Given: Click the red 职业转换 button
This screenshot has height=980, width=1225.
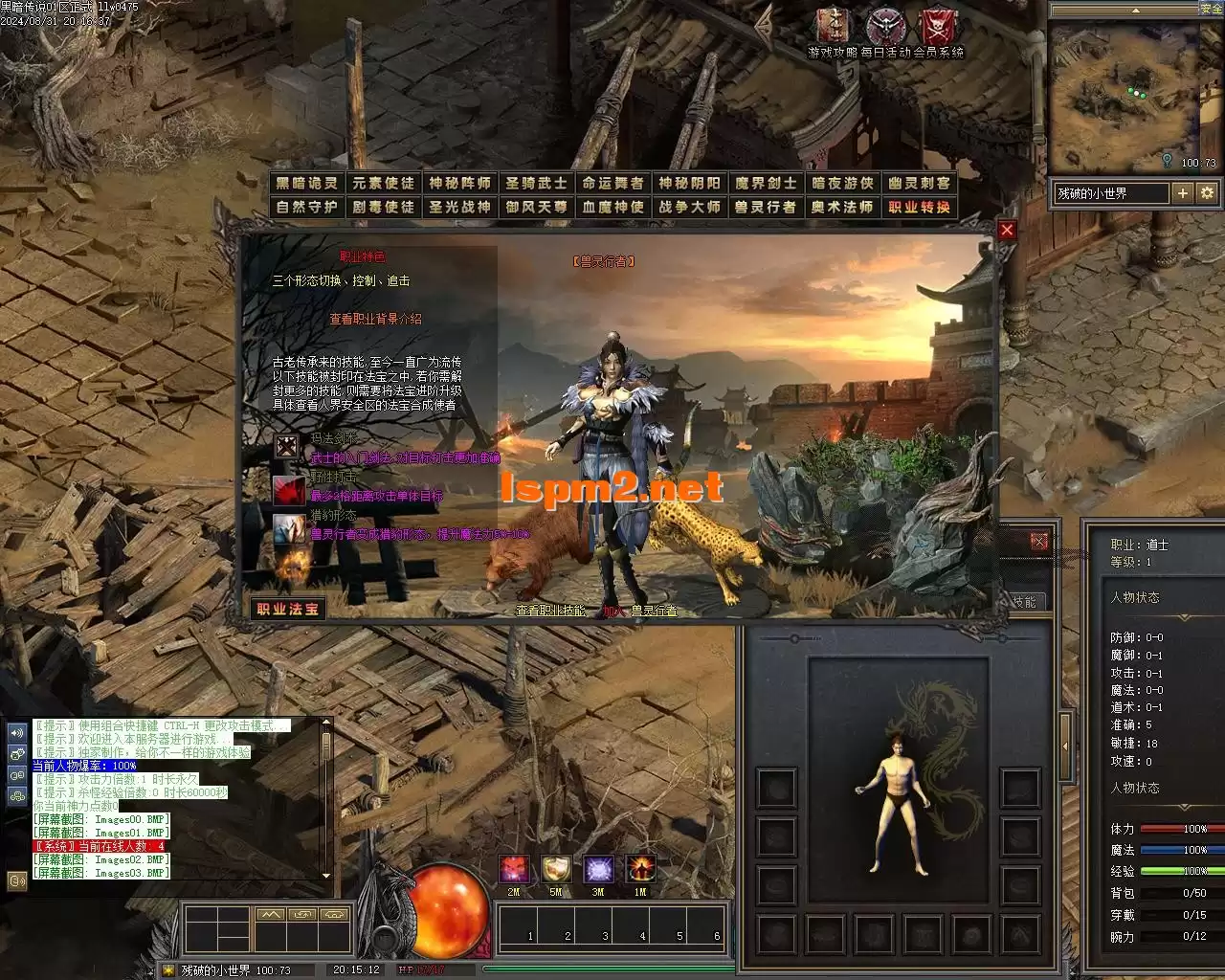Looking at the screenshot, I should (x=919, y=207).
